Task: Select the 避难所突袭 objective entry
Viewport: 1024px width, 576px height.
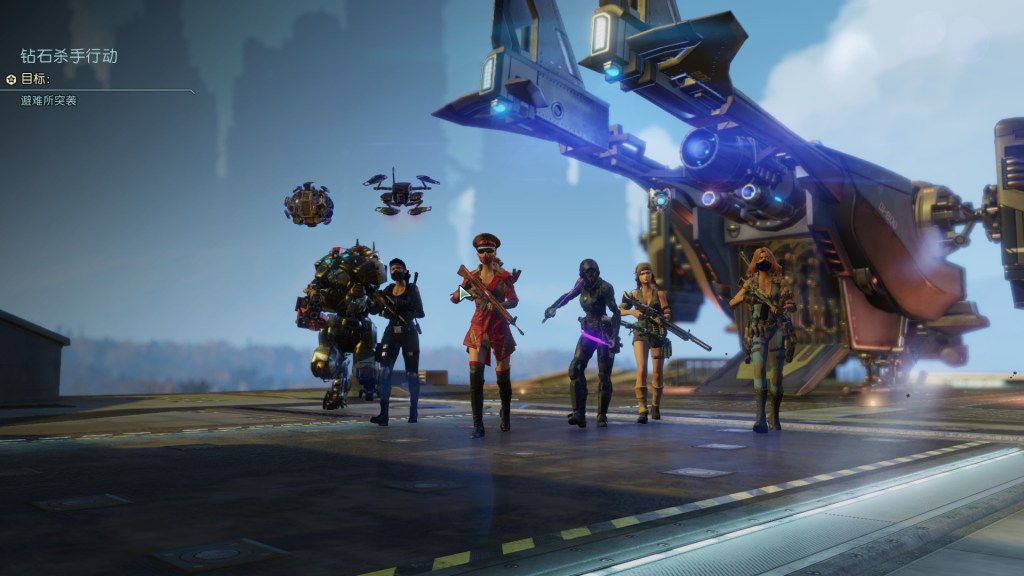Action: coord(48,101)
